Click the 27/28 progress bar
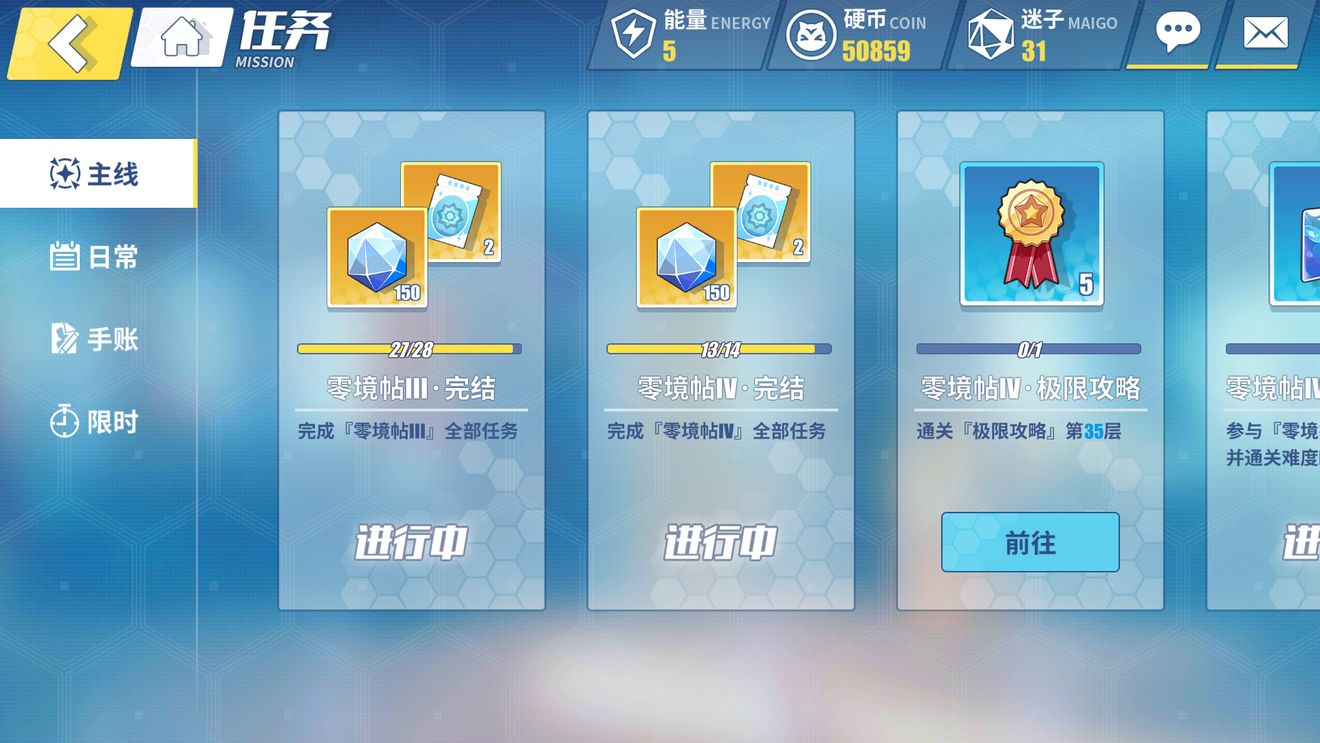This screenshot has height=743, width=1320. (410, 349)
